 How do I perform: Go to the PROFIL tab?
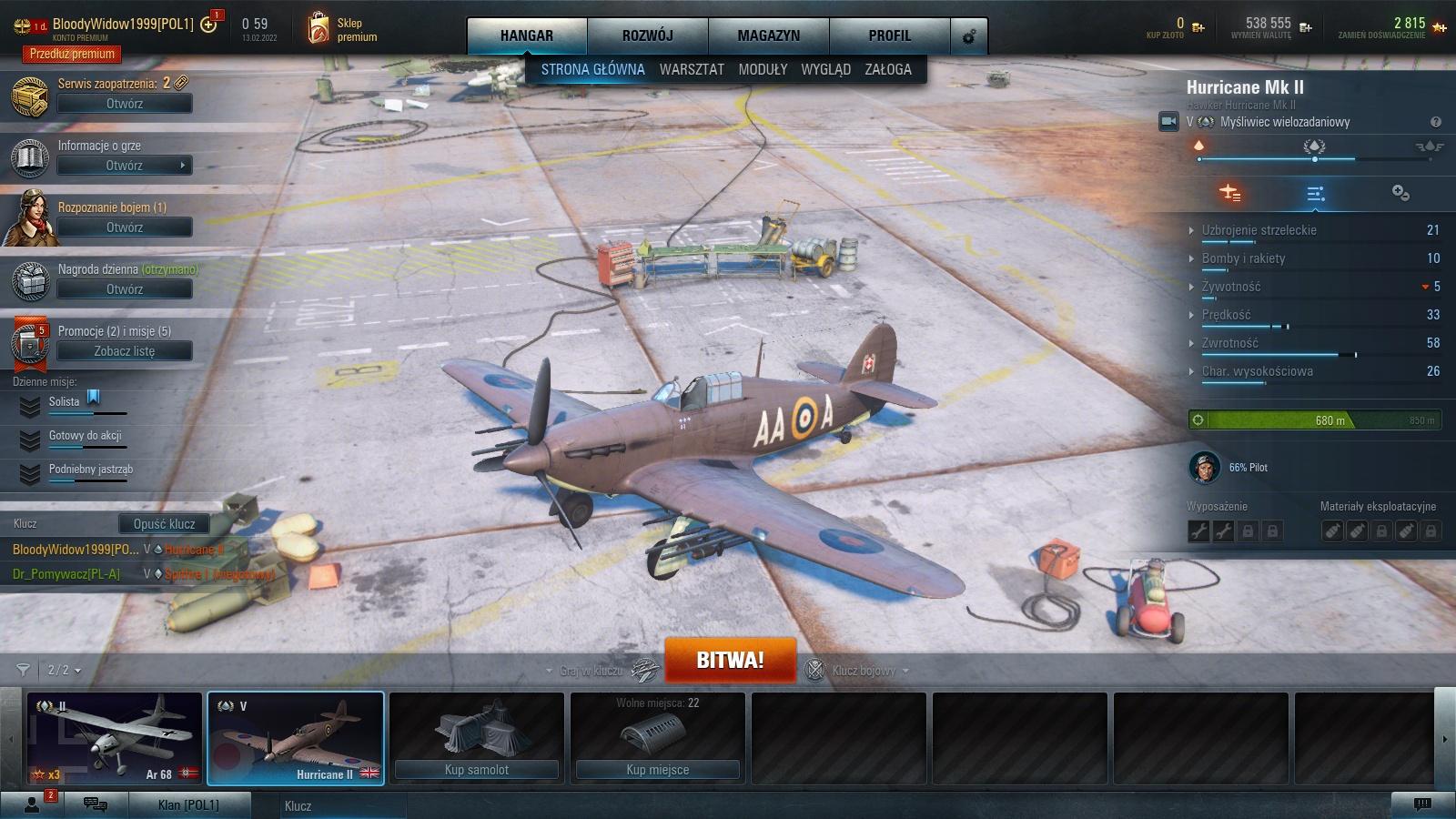point(889,35)
